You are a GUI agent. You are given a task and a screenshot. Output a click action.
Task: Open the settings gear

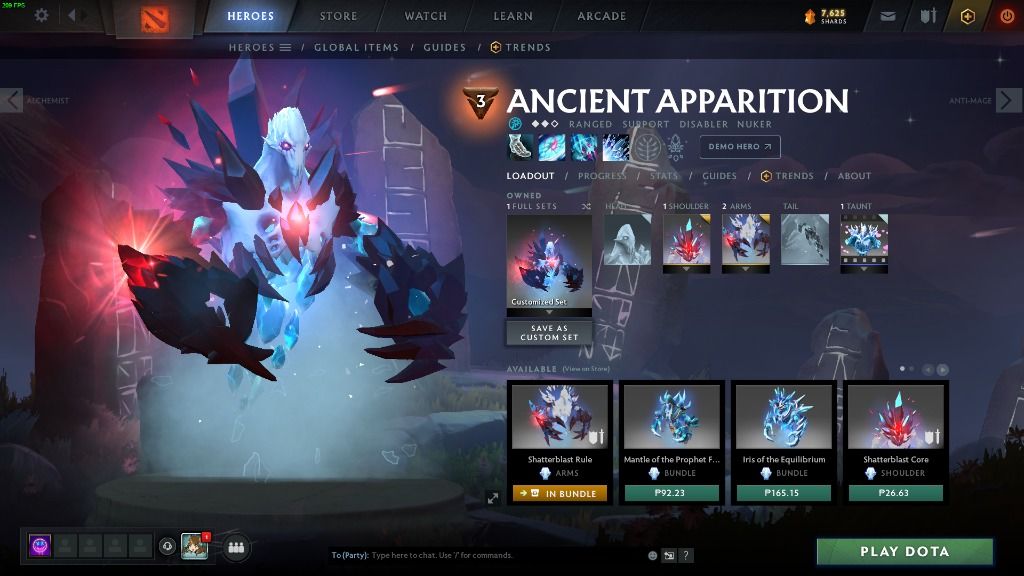click(x=41, y=16)
